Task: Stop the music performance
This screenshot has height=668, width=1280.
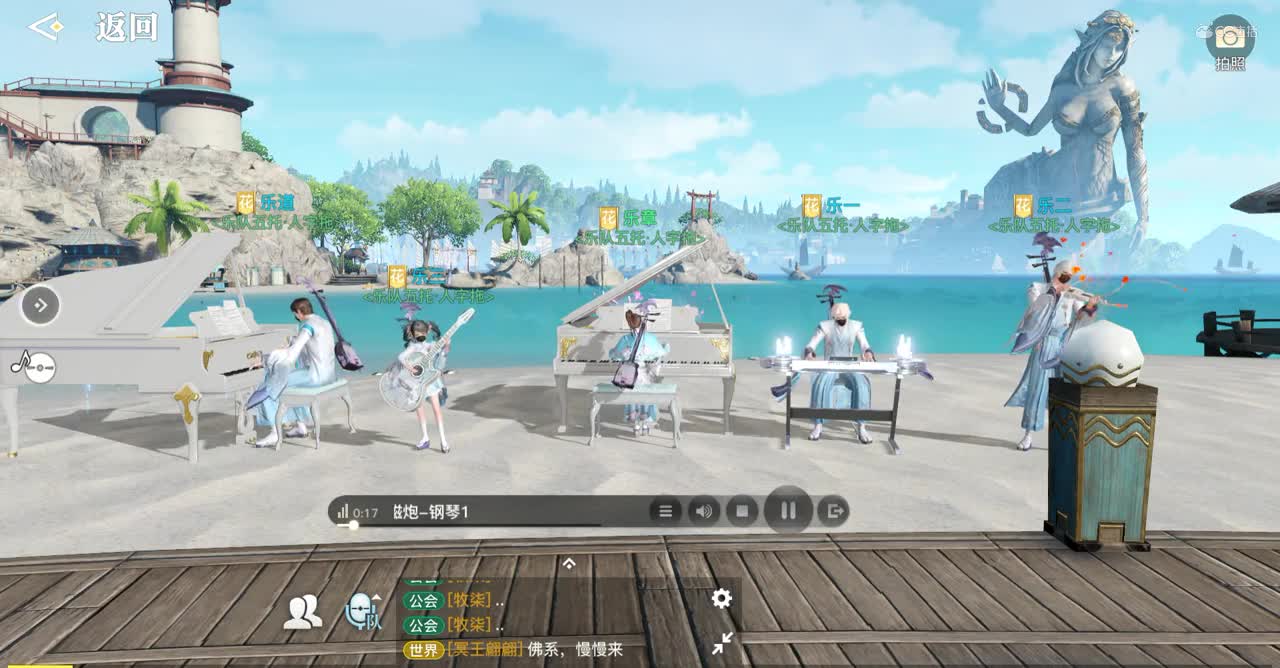Action: coord(742,512)
